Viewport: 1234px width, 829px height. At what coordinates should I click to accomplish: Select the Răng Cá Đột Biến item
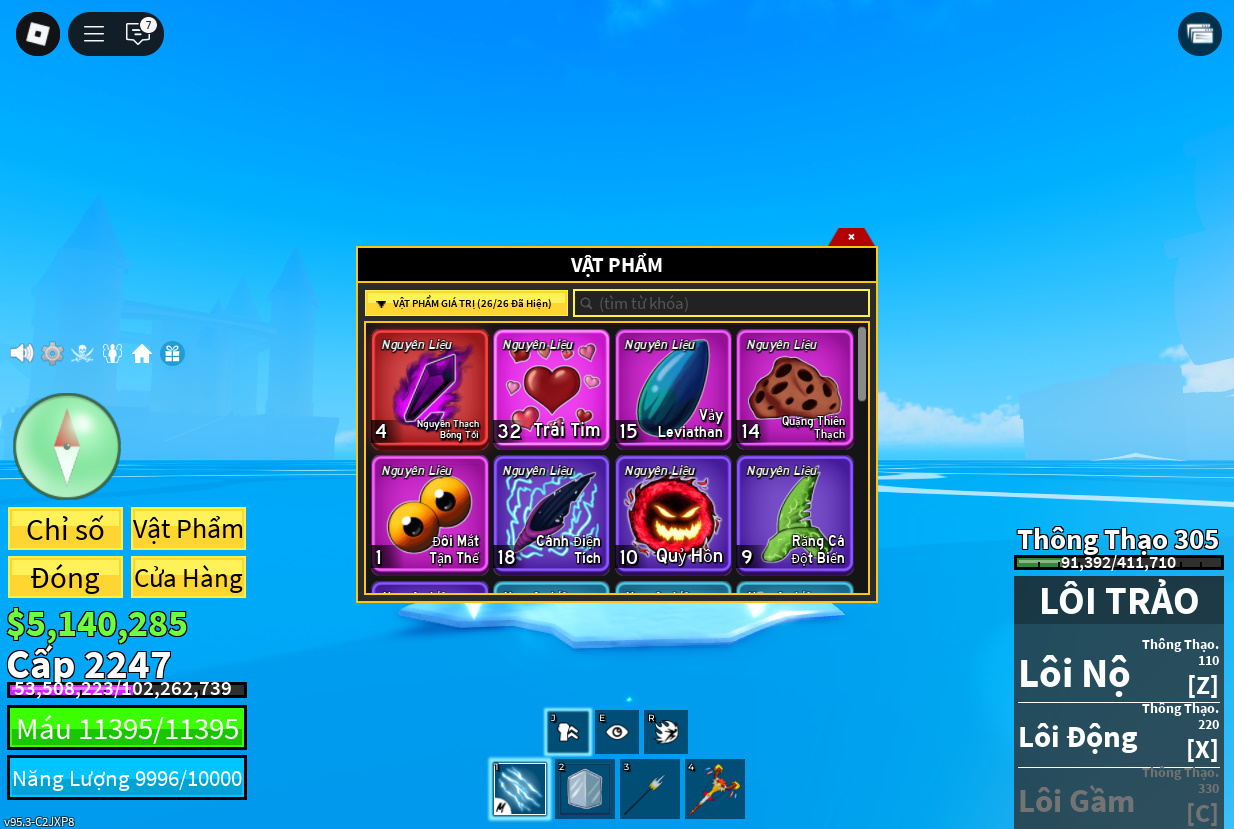pos(795,514)
